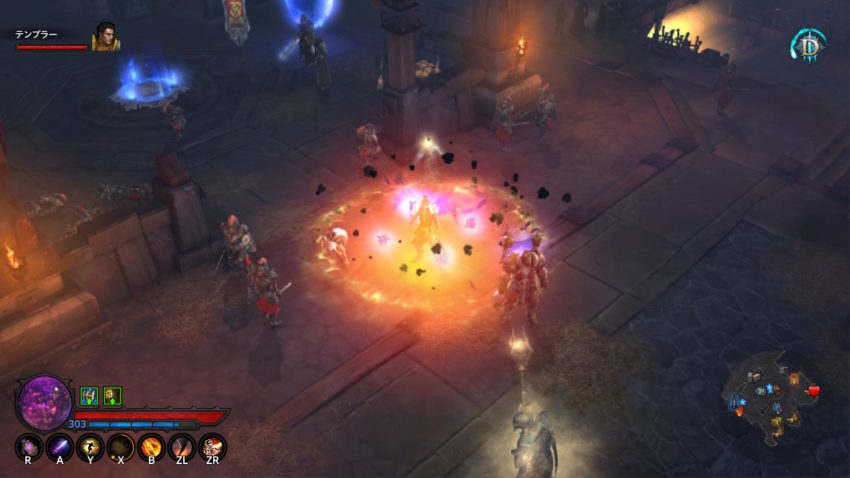Click the blue banner buff icon
The width and height of the screenshot is (850, 478).
[x=88, y=395]
